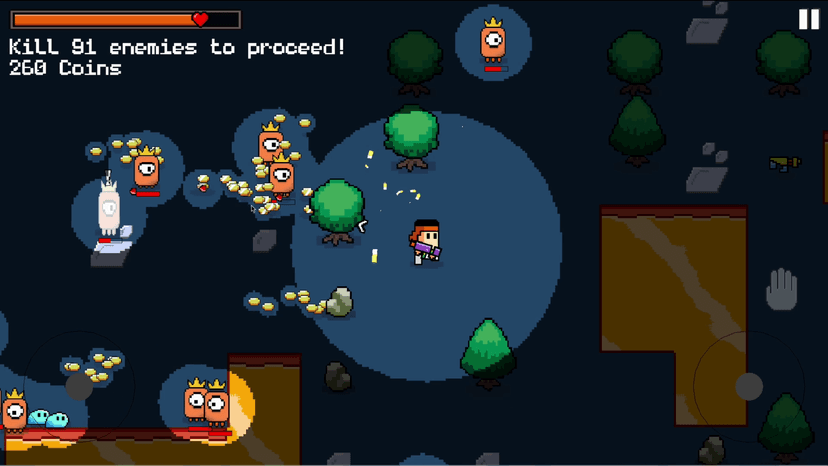Tap the left movement joystick knob
This screenshot has width=828, height=466.
pos(78,386)
